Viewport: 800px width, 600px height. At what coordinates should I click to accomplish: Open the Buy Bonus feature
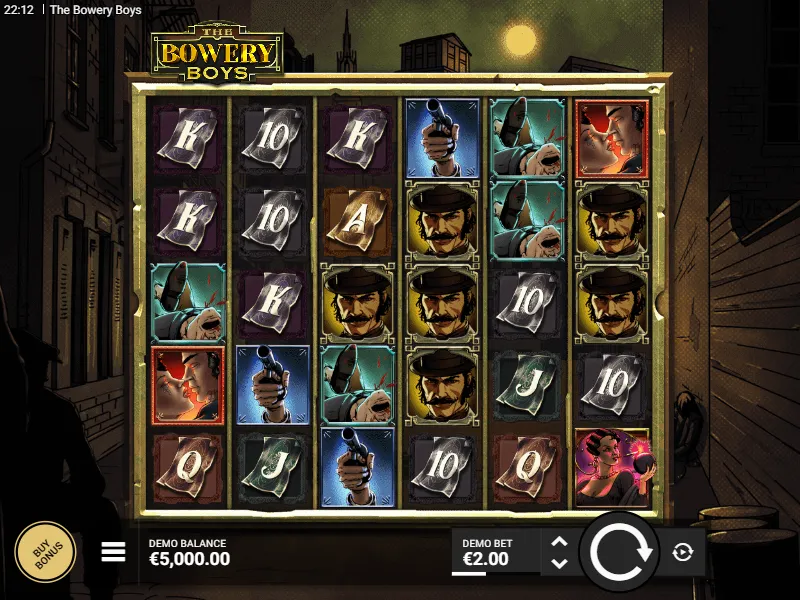45,552
